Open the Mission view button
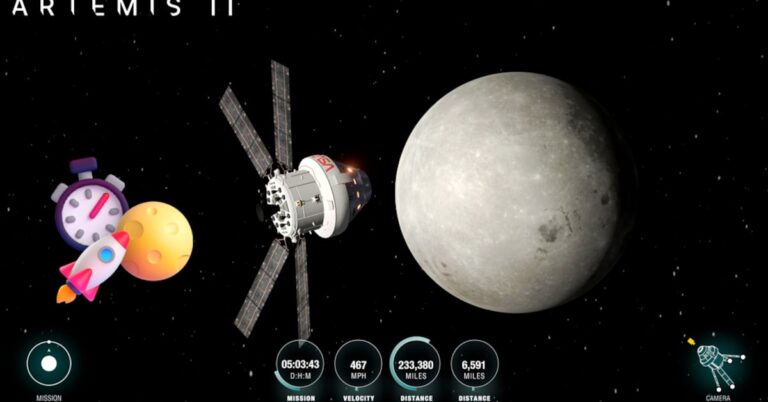 pyautogui.click(x=49, y=364)
